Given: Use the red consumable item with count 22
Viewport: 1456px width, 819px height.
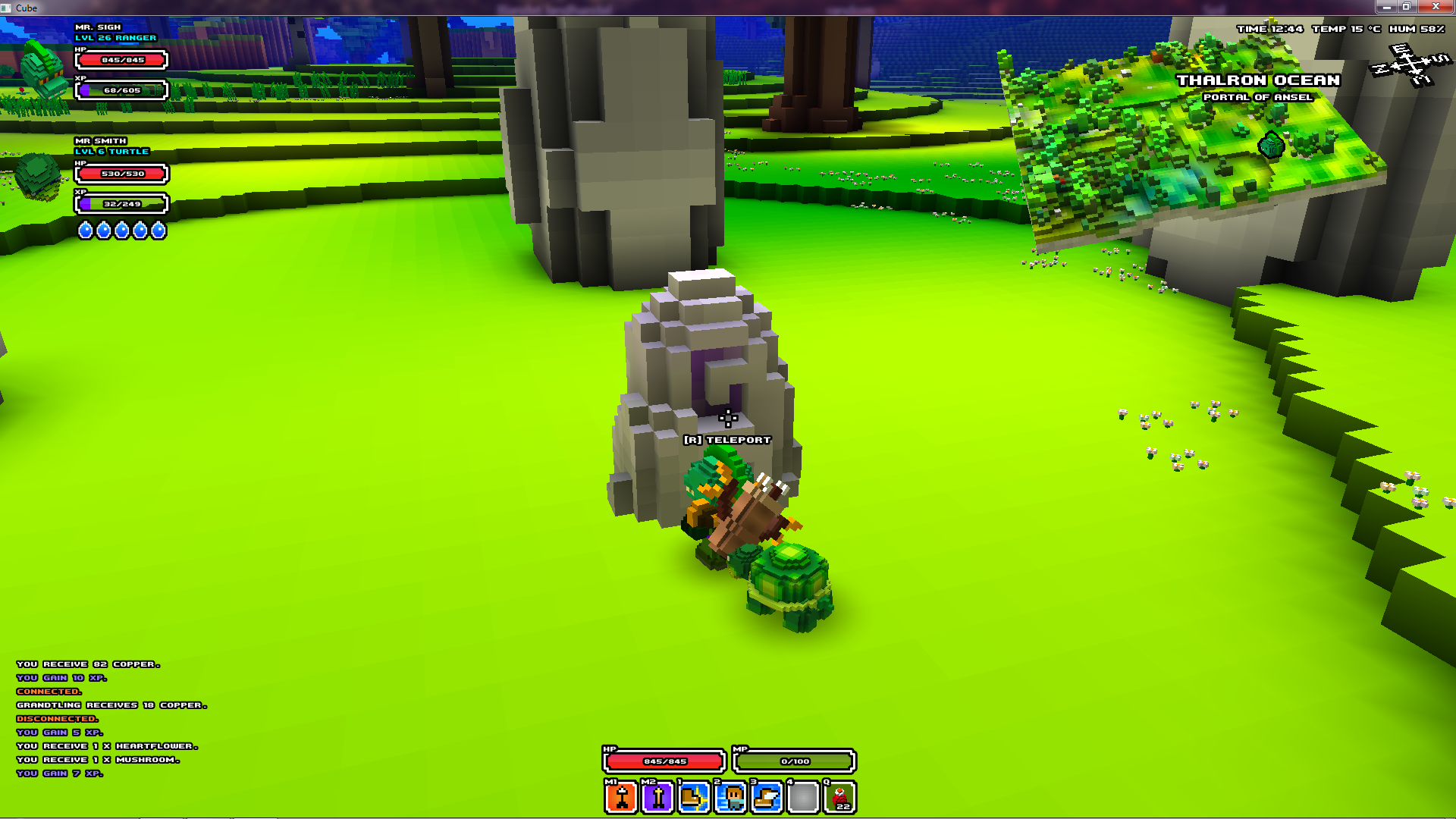Looking at the screenshot, I should [840, 798].
